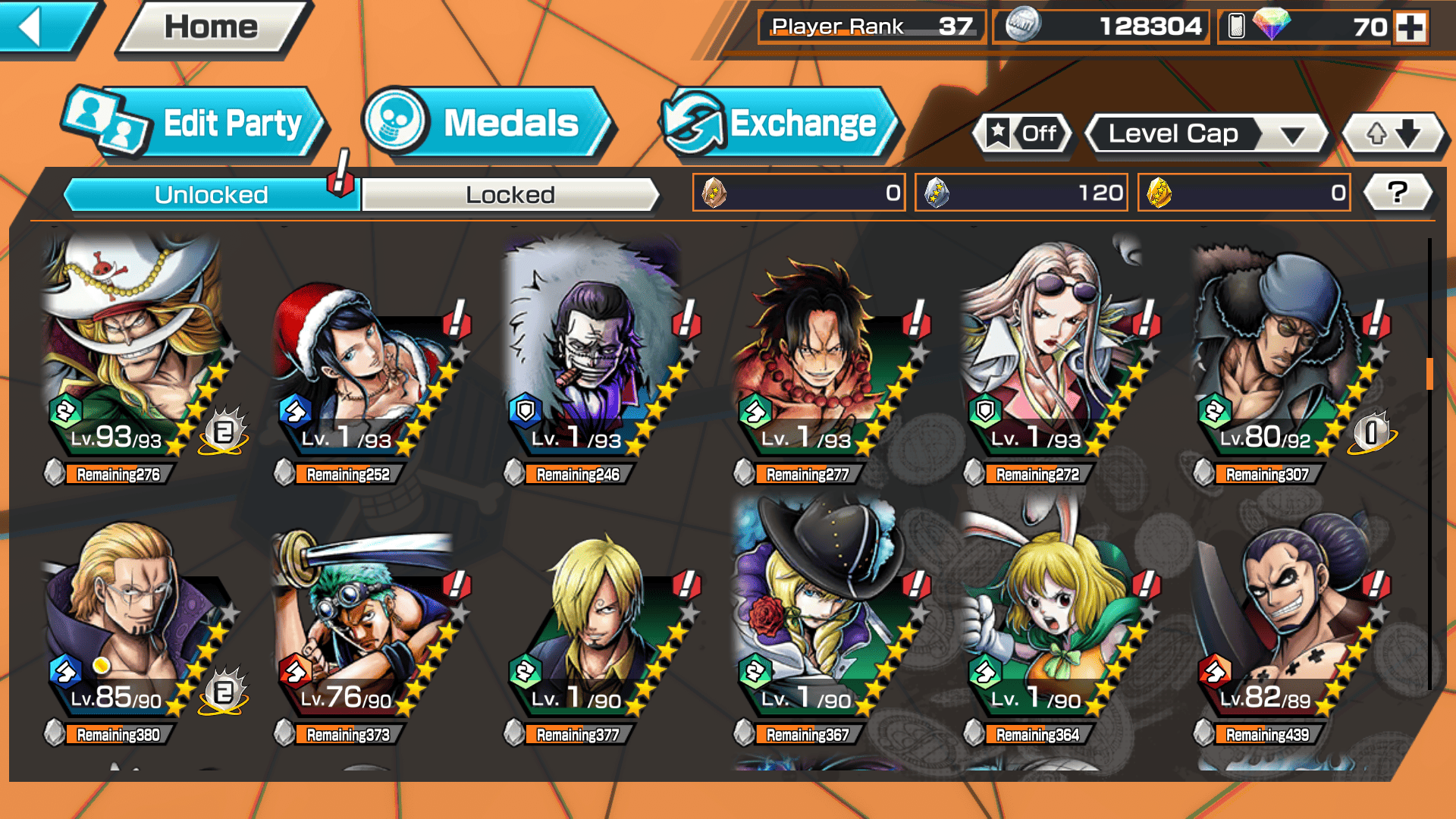Open the Edit Party menu

click(x=197, y=124)
